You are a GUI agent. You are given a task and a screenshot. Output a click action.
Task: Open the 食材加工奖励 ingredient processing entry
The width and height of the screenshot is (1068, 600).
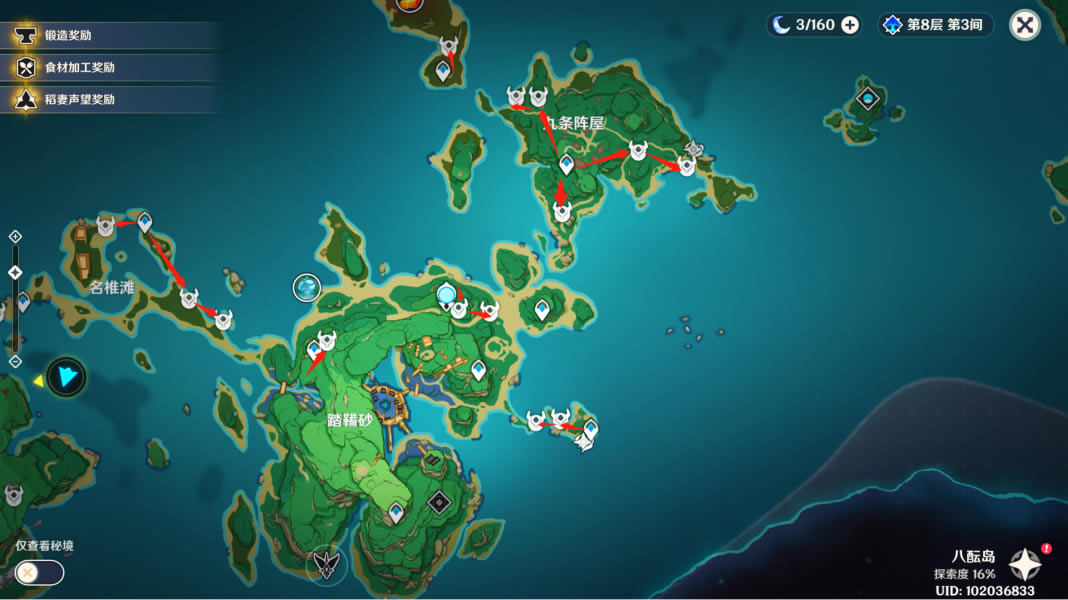[110, 68]
